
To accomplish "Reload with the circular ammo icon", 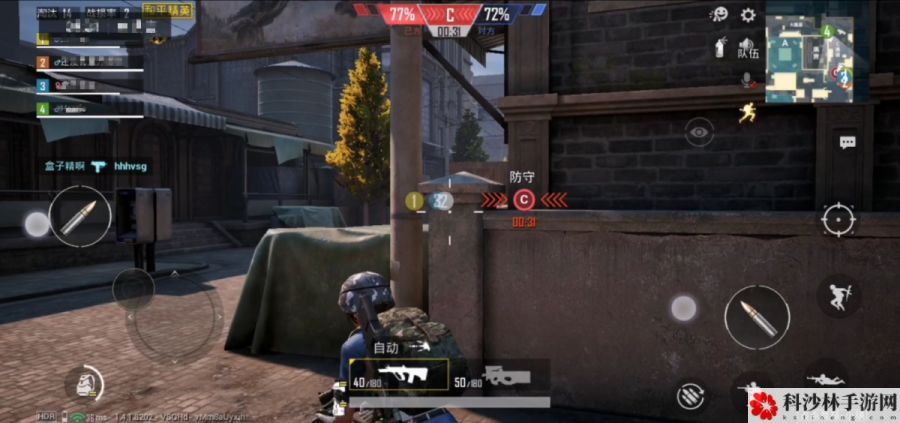I will tap(689, 395).
